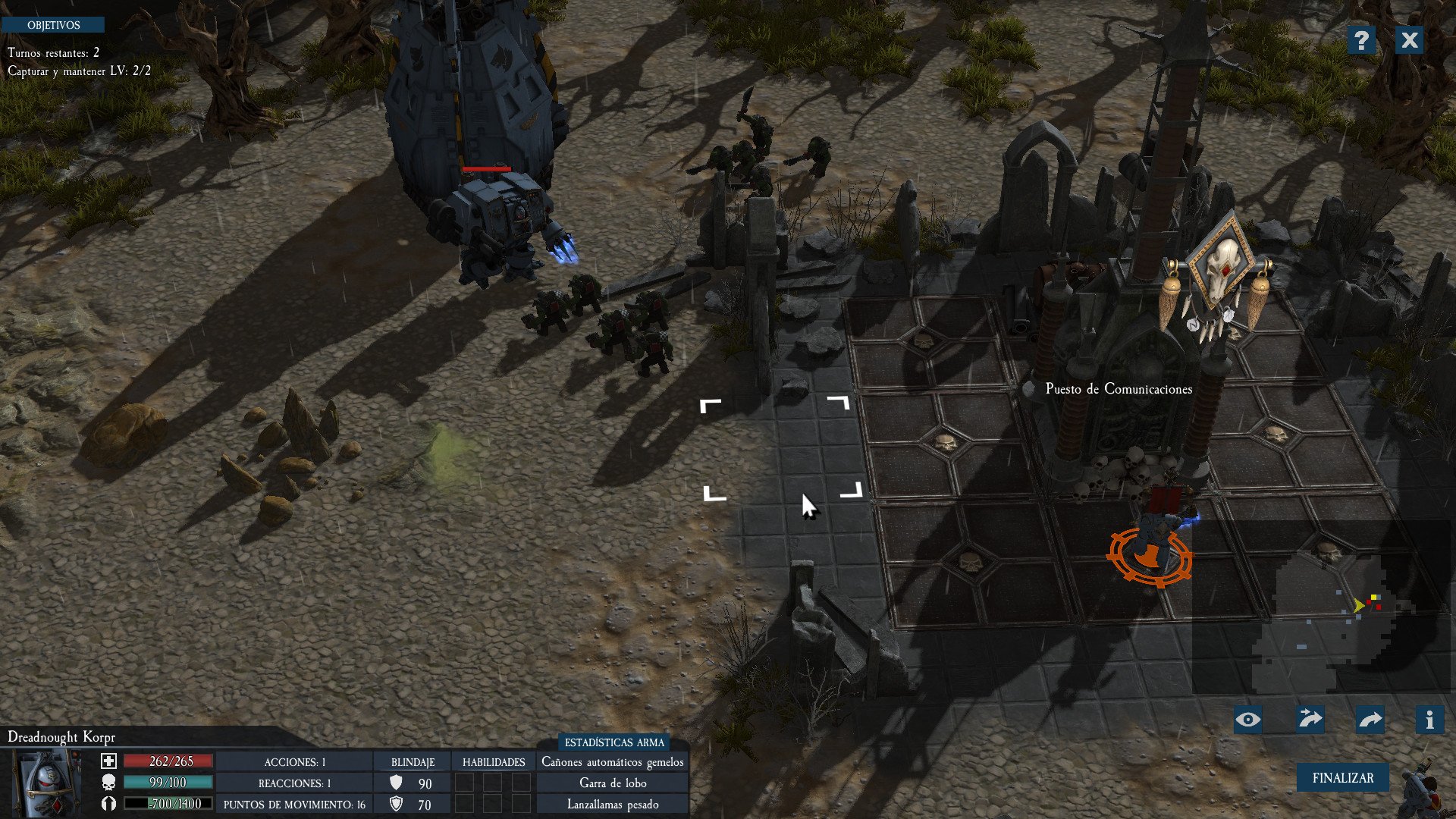Viewport: 1456px width, 819px height.
Task: Select the helmet armor icon
Action: [x=108, y=804]
